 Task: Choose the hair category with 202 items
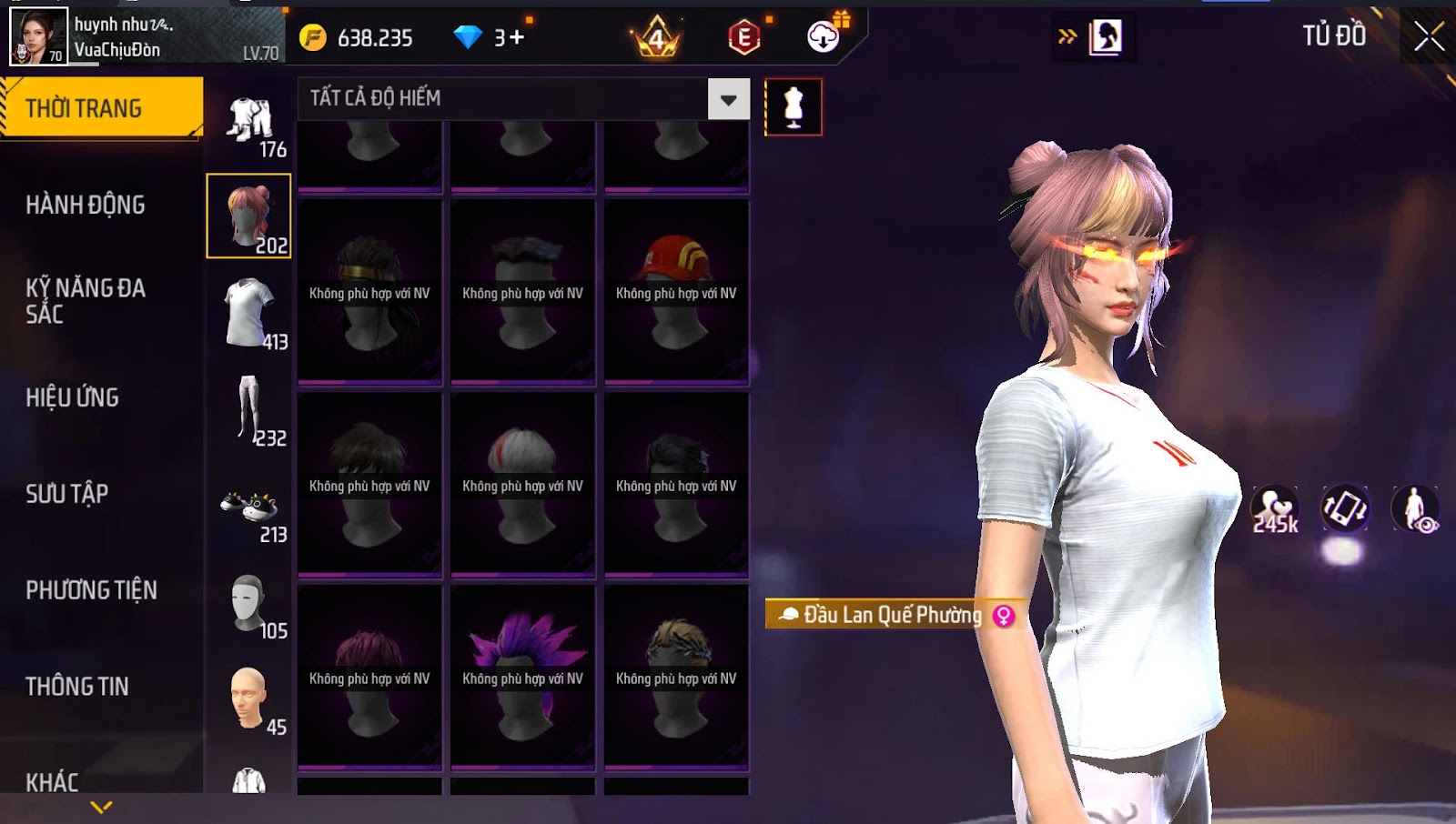point(248,216)
